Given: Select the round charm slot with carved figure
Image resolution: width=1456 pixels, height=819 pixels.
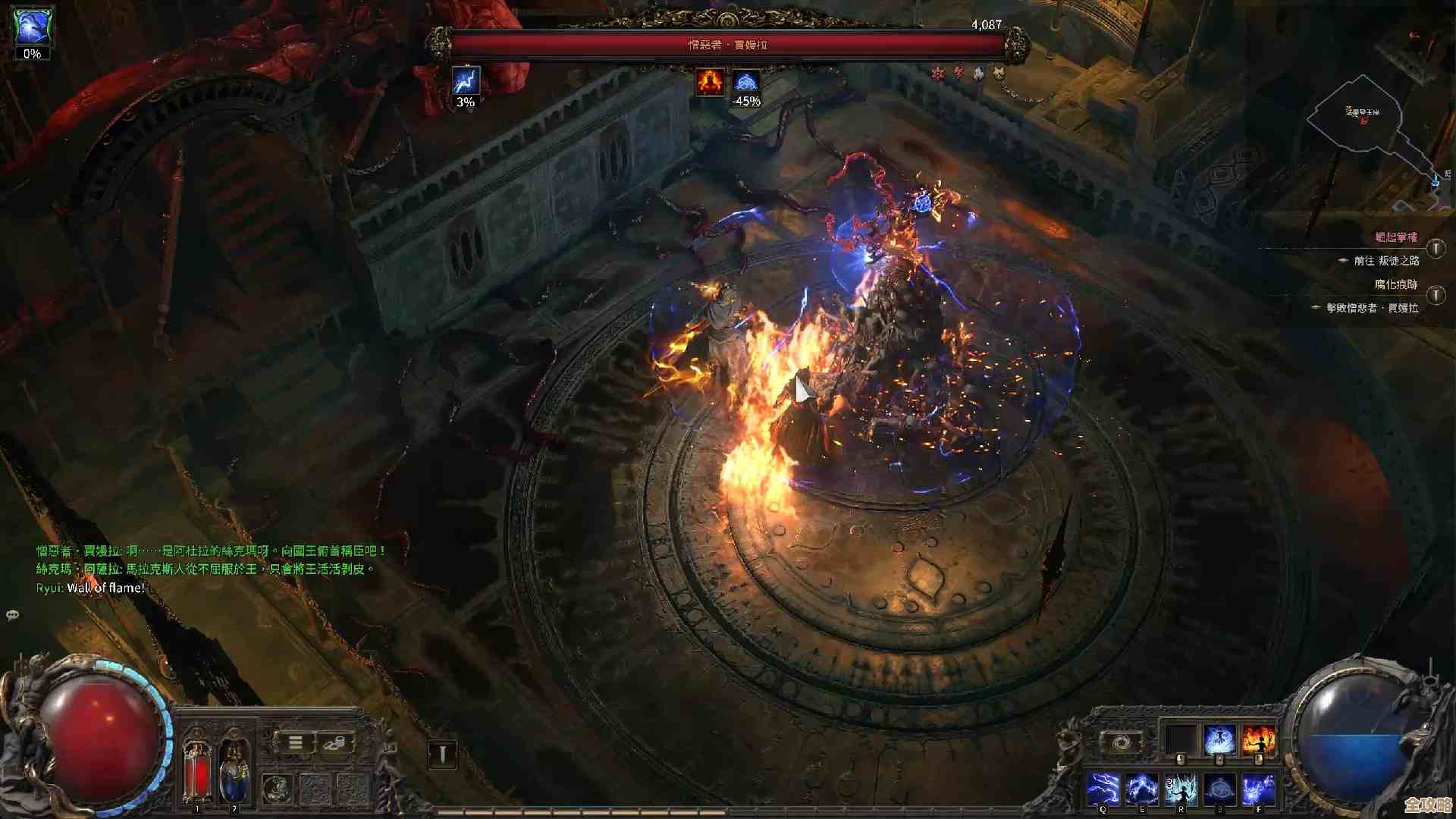Looking at the screenshot, I should pos(278,789).
